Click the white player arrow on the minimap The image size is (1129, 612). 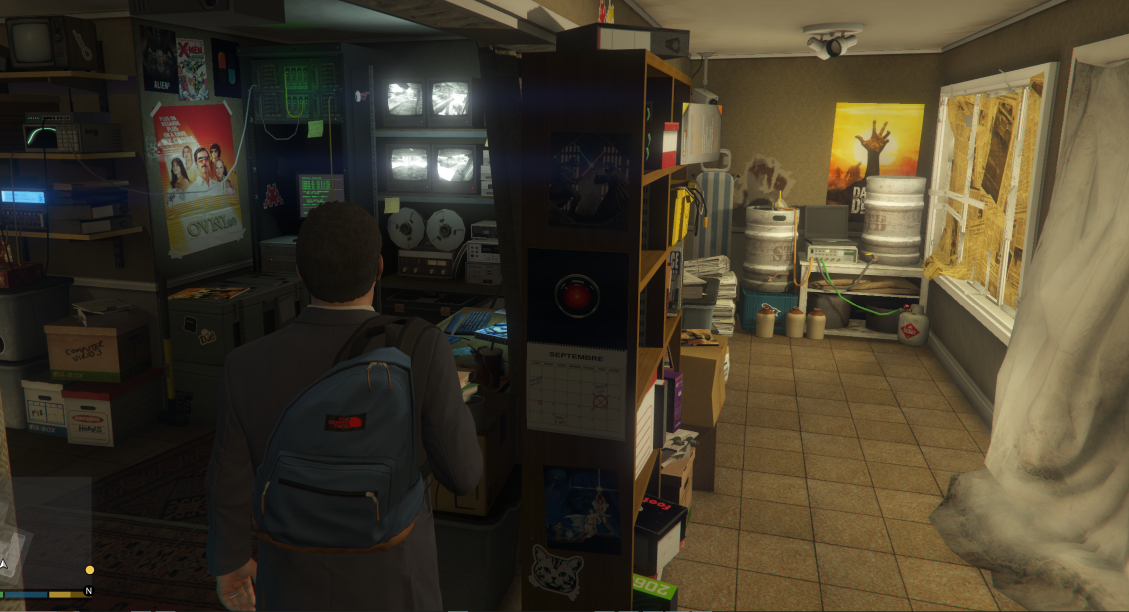click(4, 565)
